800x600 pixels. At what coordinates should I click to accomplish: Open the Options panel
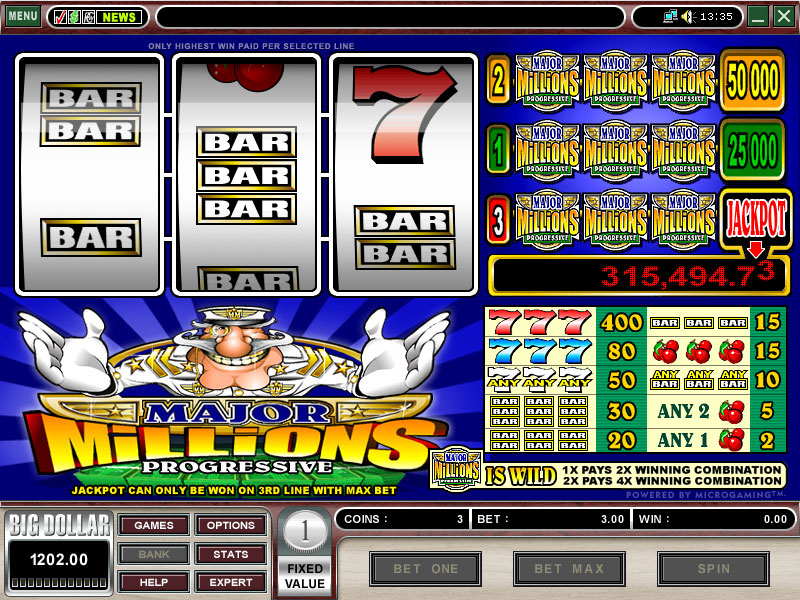click(x=230, y=526)
